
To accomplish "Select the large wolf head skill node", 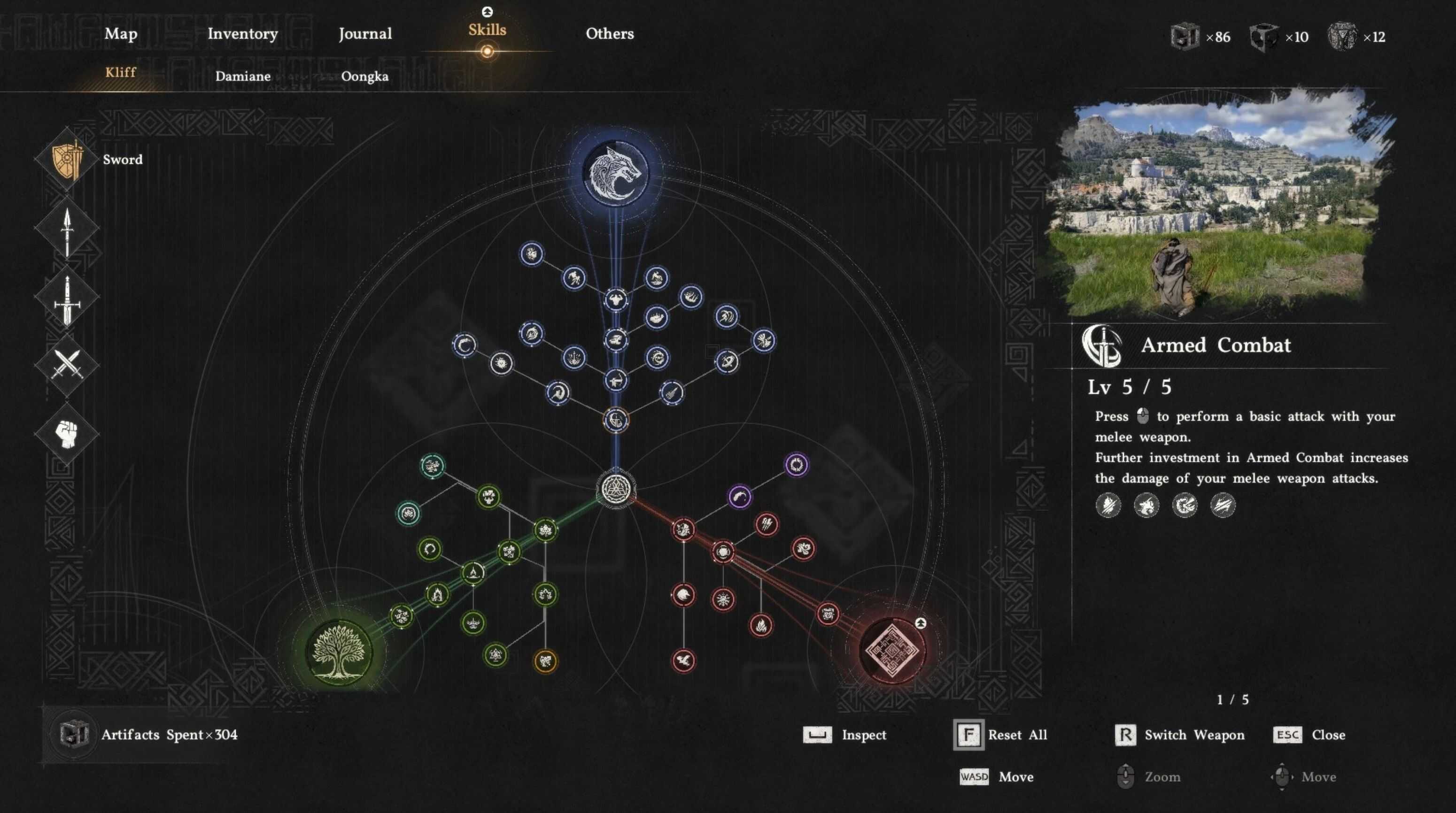I will pyautogui.click(x=616, y=173).
